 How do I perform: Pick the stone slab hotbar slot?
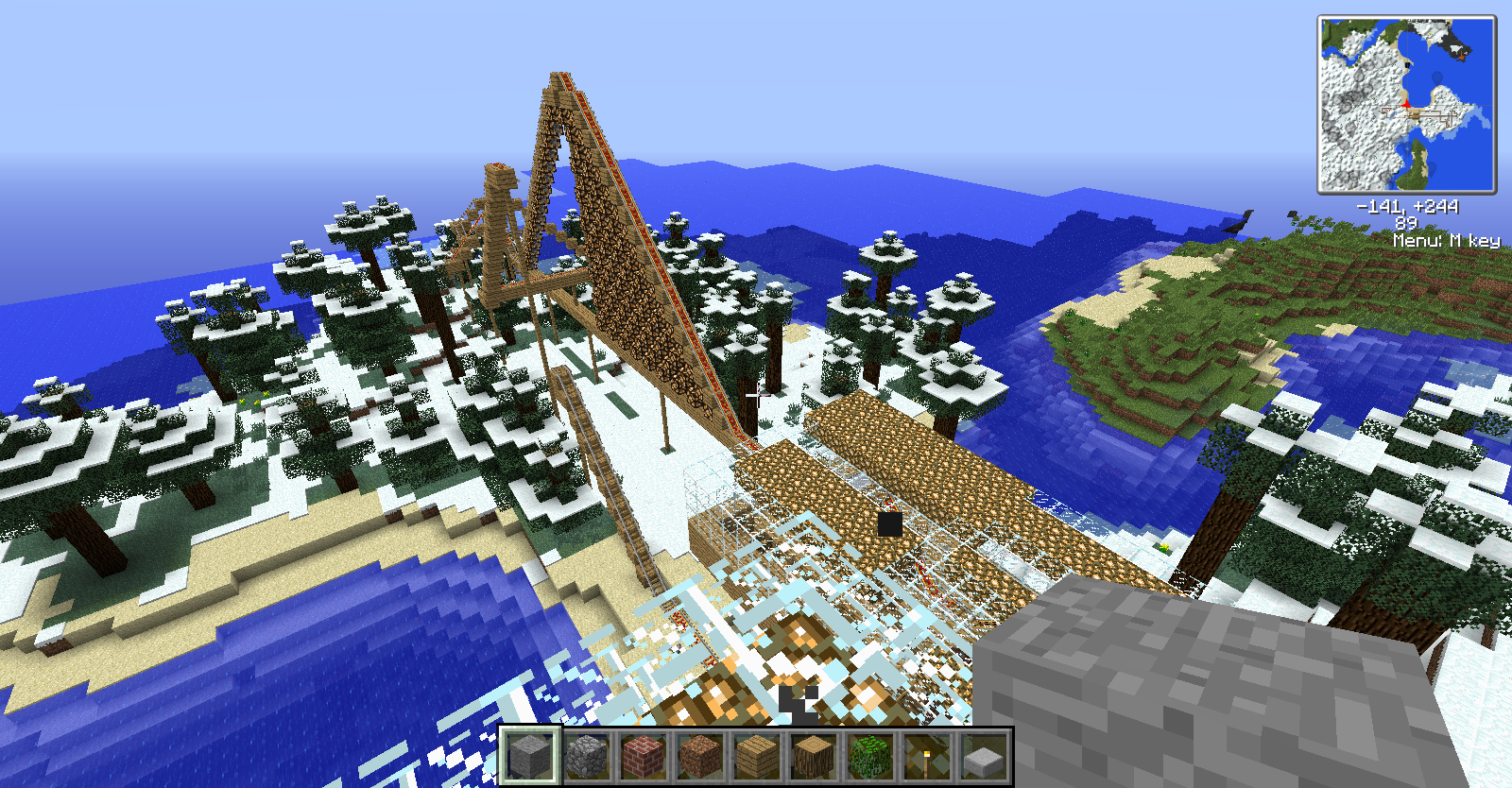[x=983, y=756]
